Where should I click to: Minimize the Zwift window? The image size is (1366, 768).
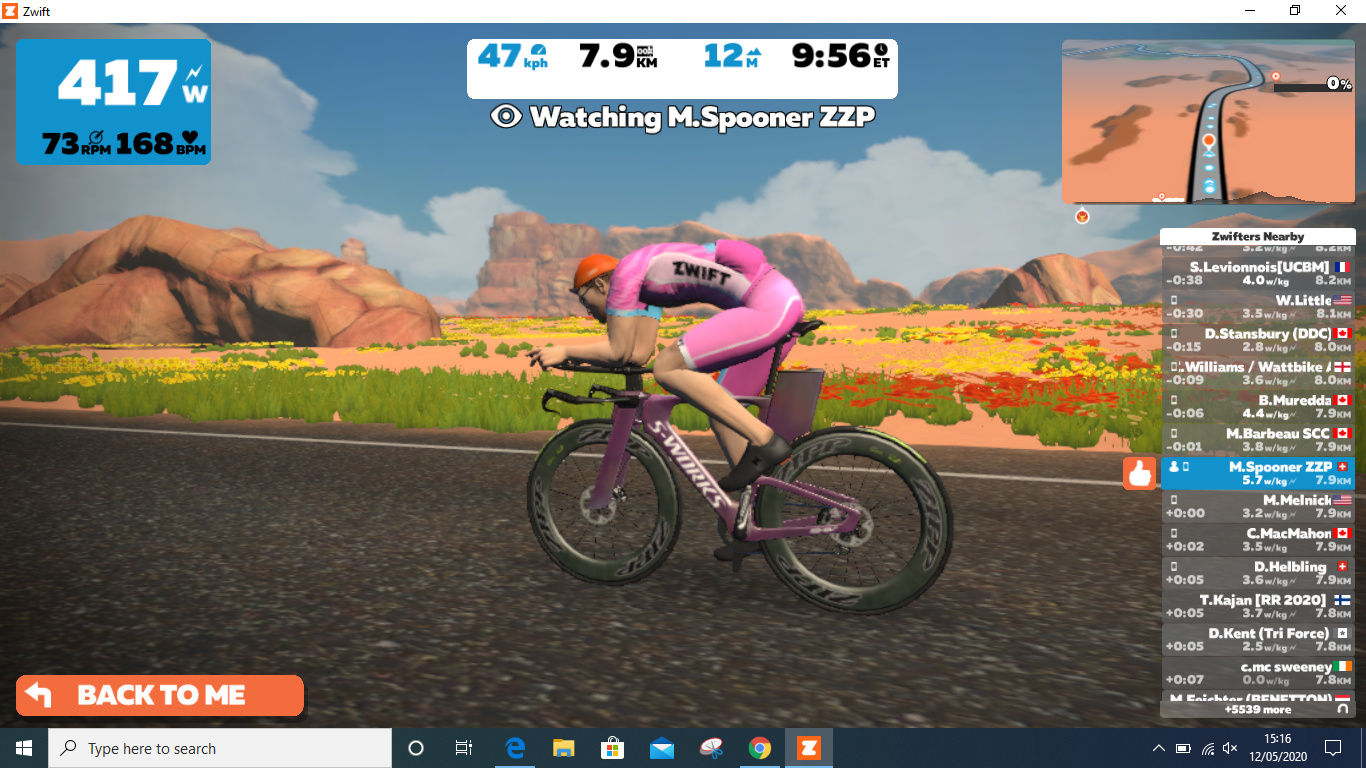click(1249, 10)
